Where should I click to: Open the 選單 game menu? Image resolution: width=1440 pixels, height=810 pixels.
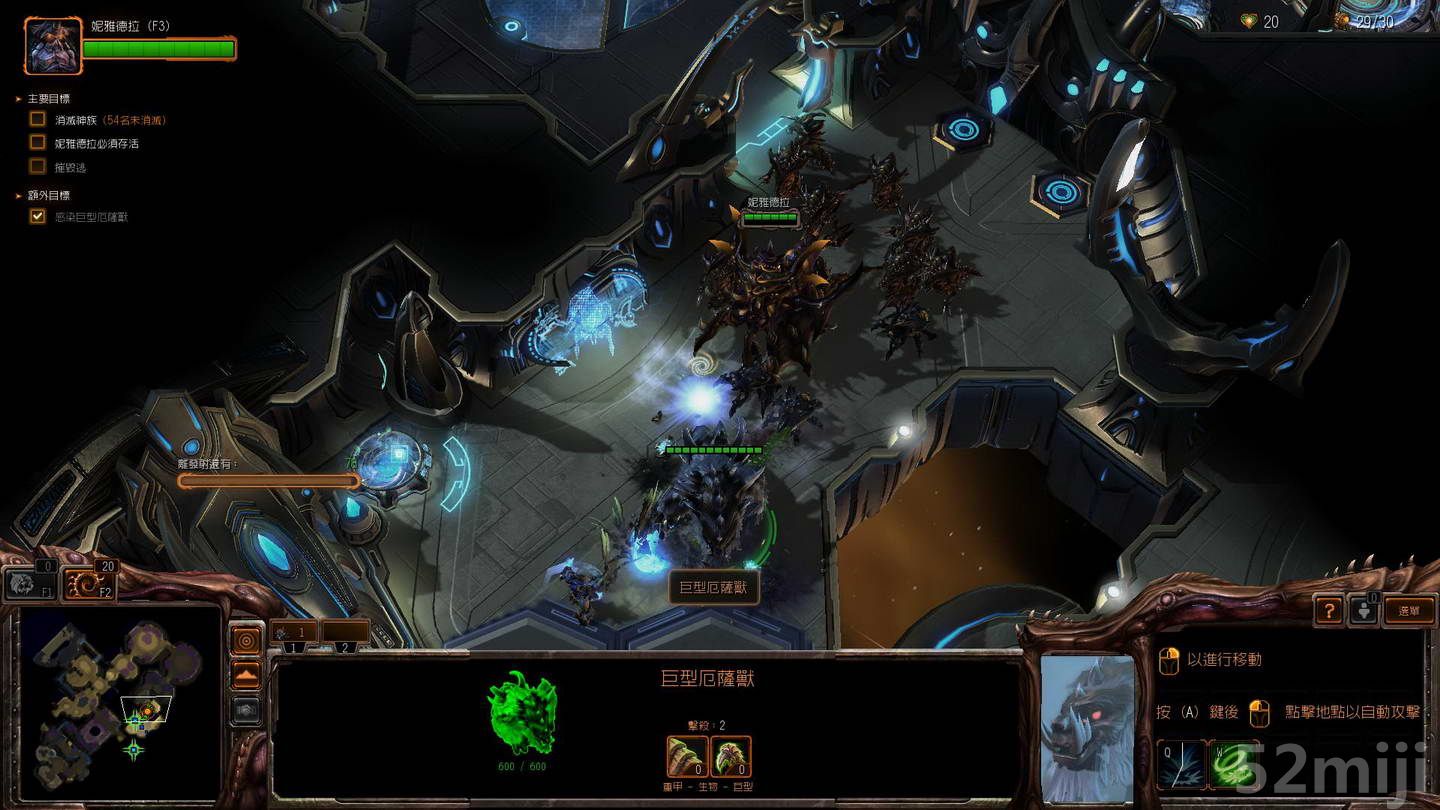tap(1409, 610)
